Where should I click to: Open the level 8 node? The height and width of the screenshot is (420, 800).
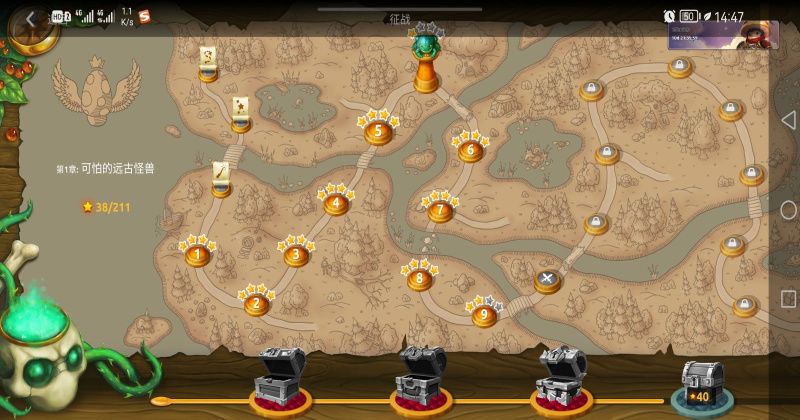click(x=419, y=278)
